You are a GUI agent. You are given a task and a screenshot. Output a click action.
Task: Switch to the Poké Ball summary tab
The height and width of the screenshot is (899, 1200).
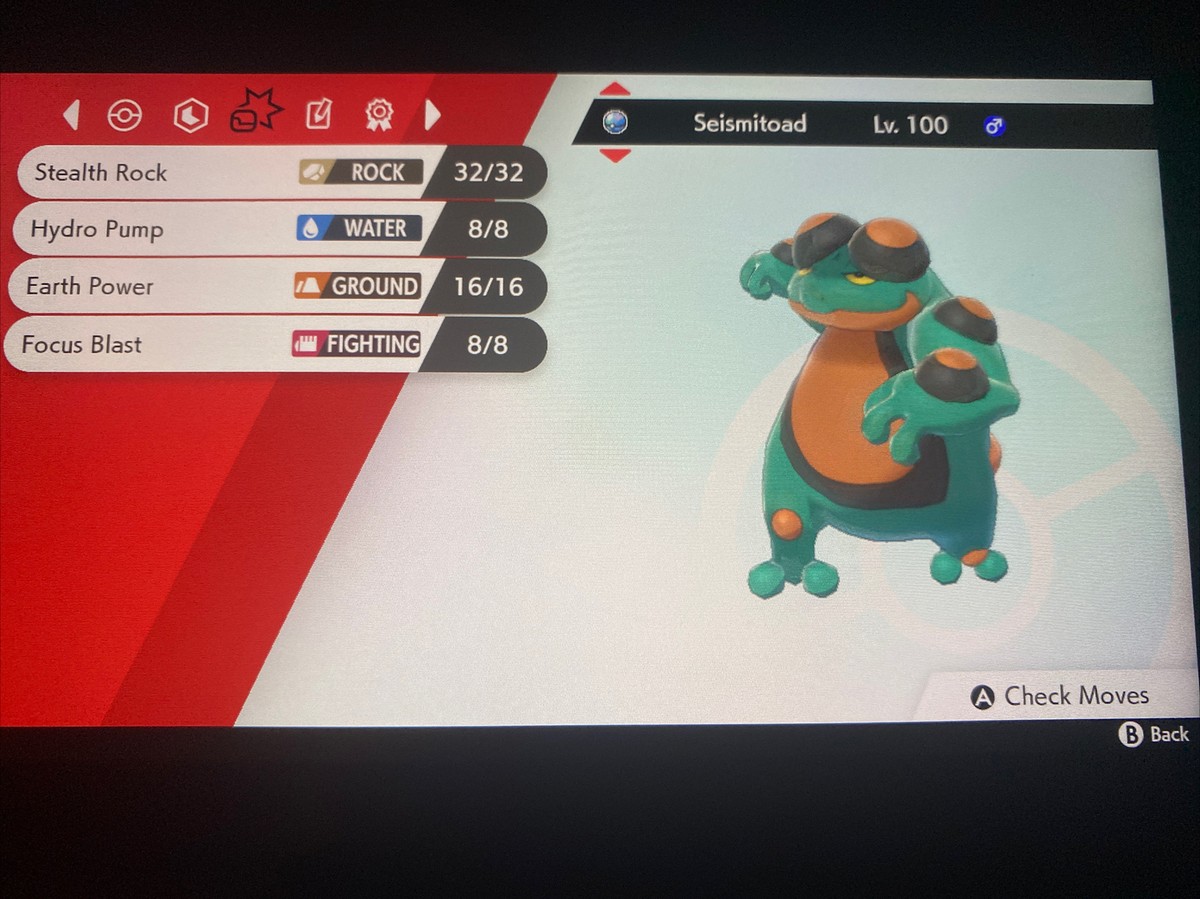point(124,116)
